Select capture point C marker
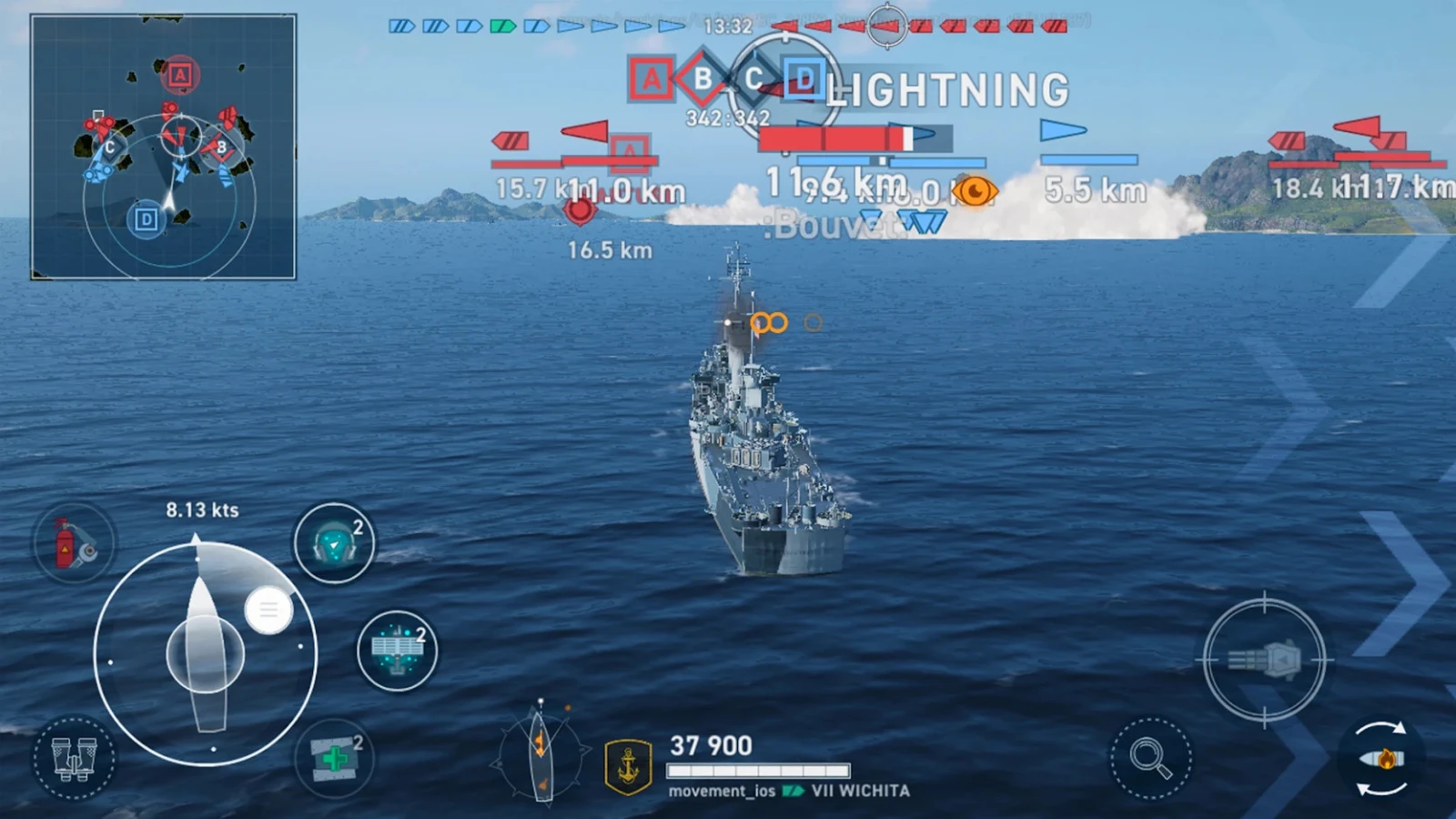1456x819 pixels. 753,79
